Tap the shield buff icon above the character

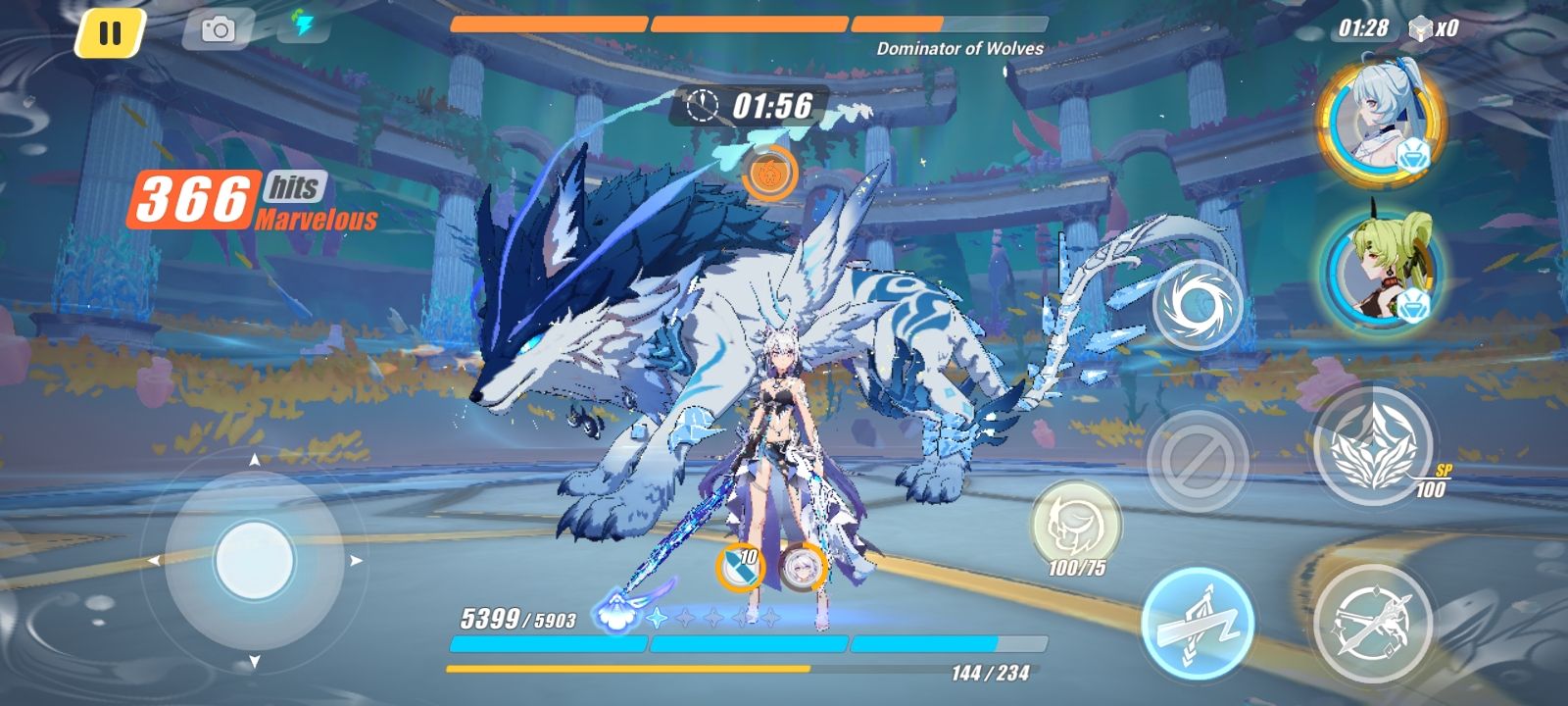tap(742, 566)
